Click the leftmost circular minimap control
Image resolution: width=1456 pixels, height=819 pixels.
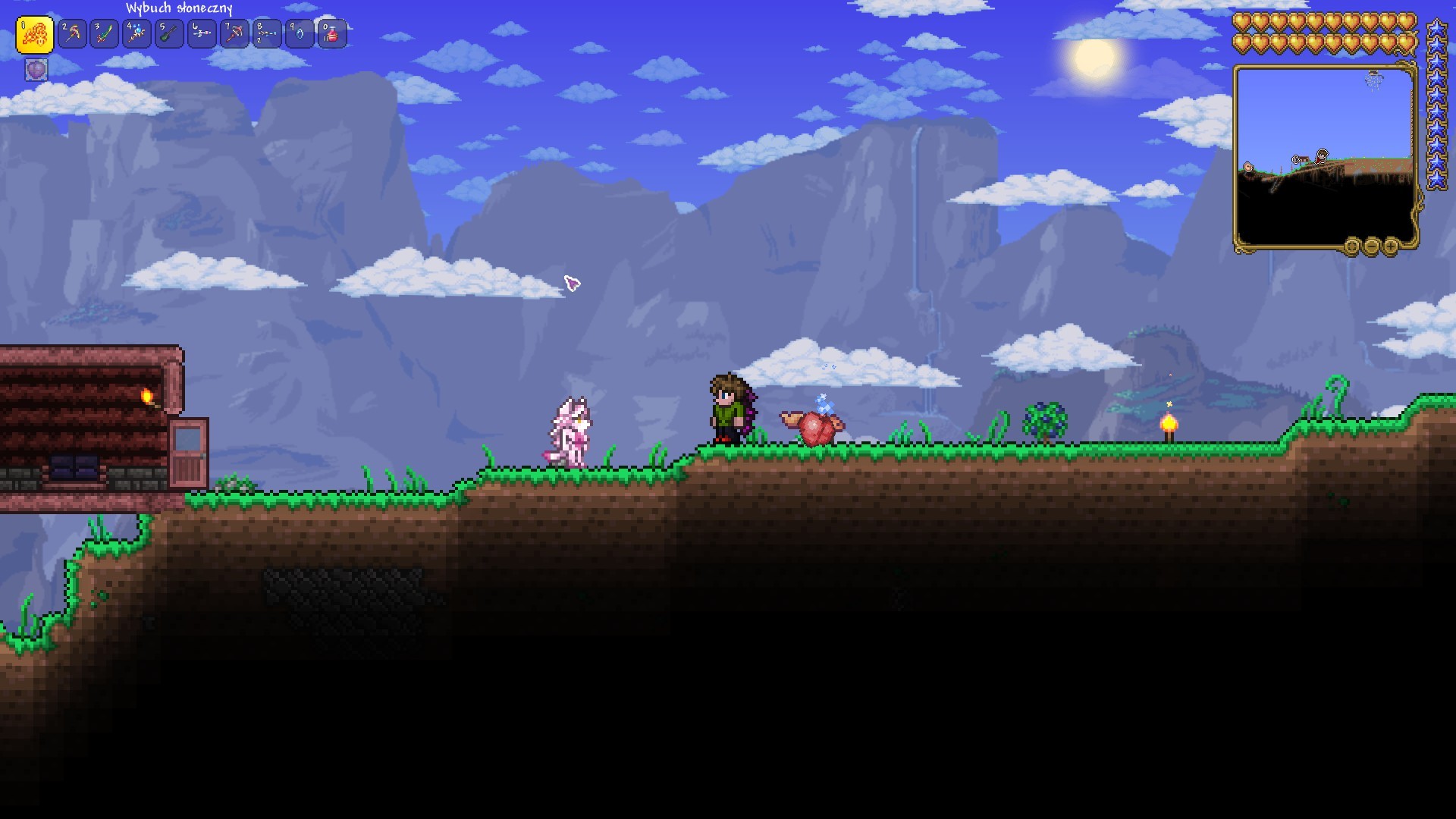tap(1353, 245)
